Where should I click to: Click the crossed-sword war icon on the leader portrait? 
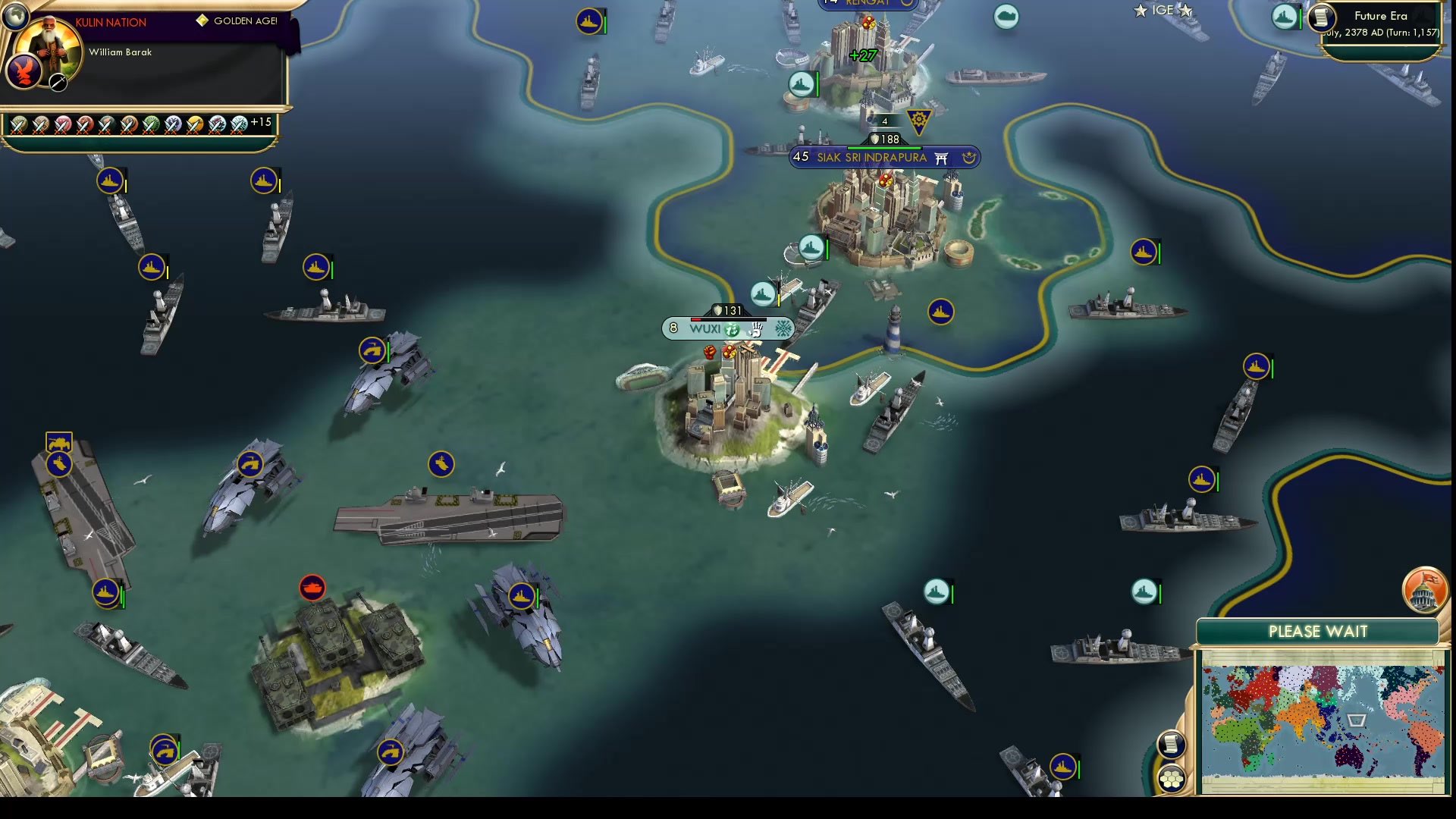pyautogui.click(x=57, y=82)
